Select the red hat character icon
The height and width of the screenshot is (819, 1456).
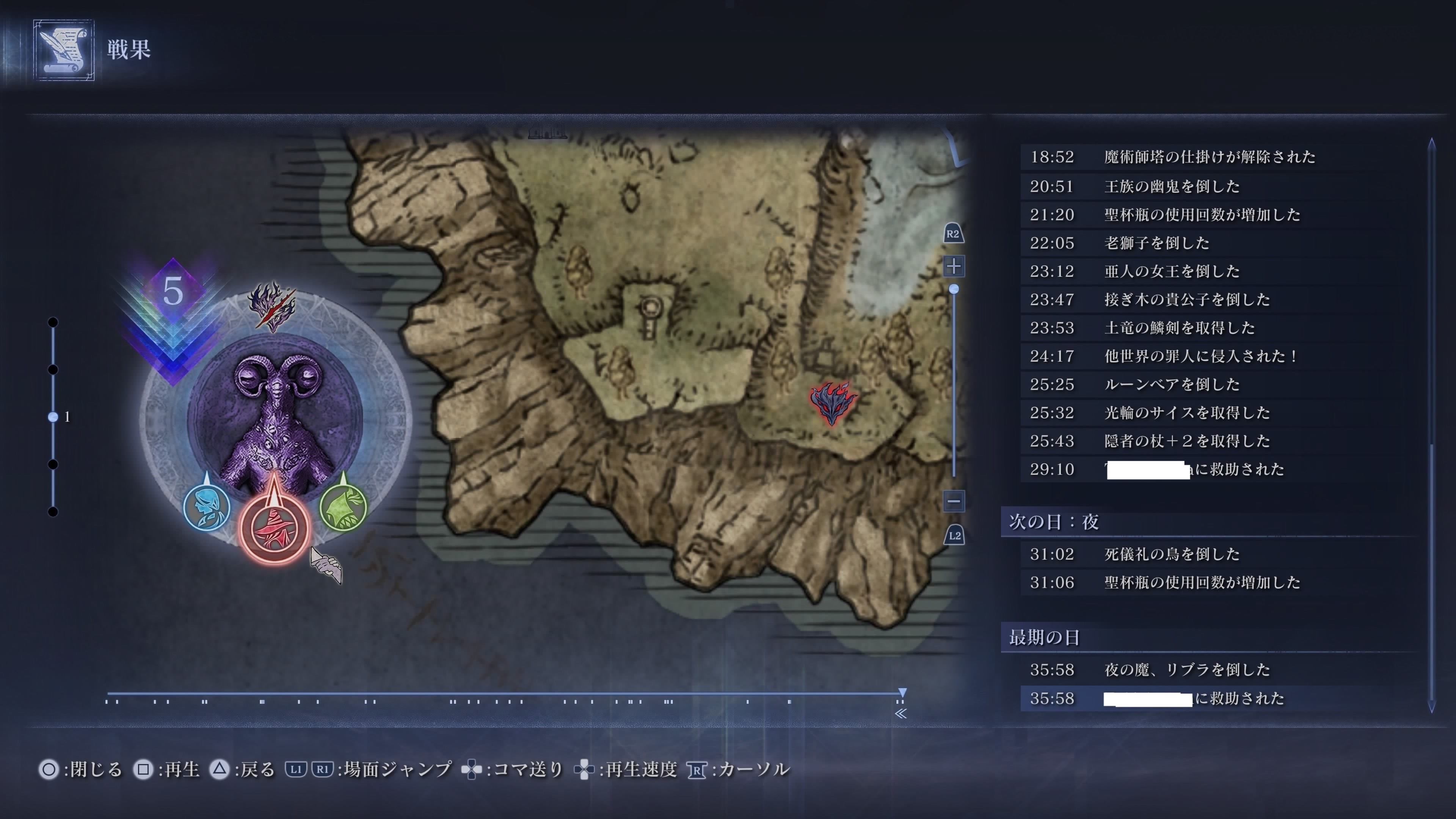[275, 529]
